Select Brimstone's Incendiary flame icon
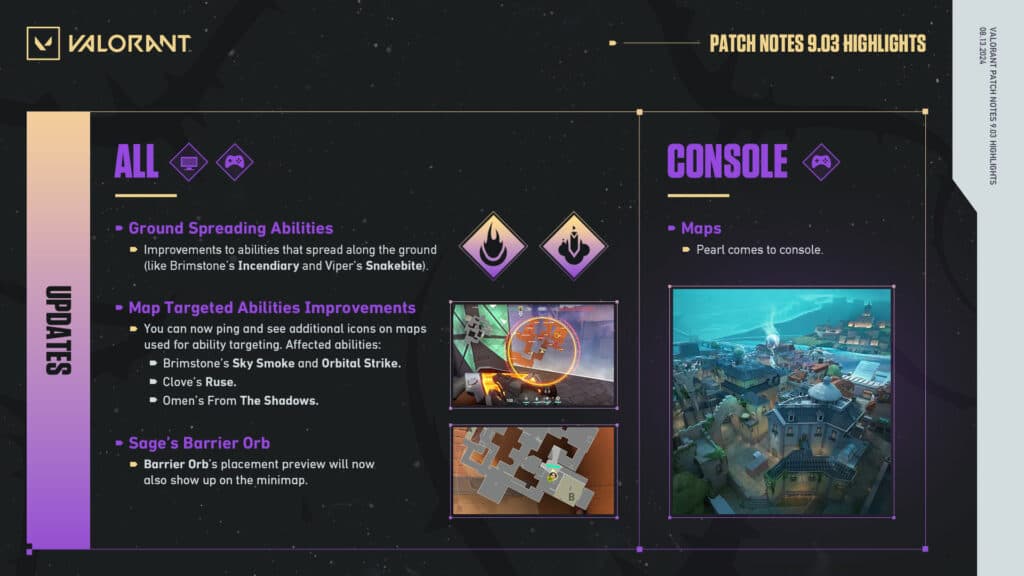Image resolution: width=1024 pixels, height=576 pixels. click(492, 244)
